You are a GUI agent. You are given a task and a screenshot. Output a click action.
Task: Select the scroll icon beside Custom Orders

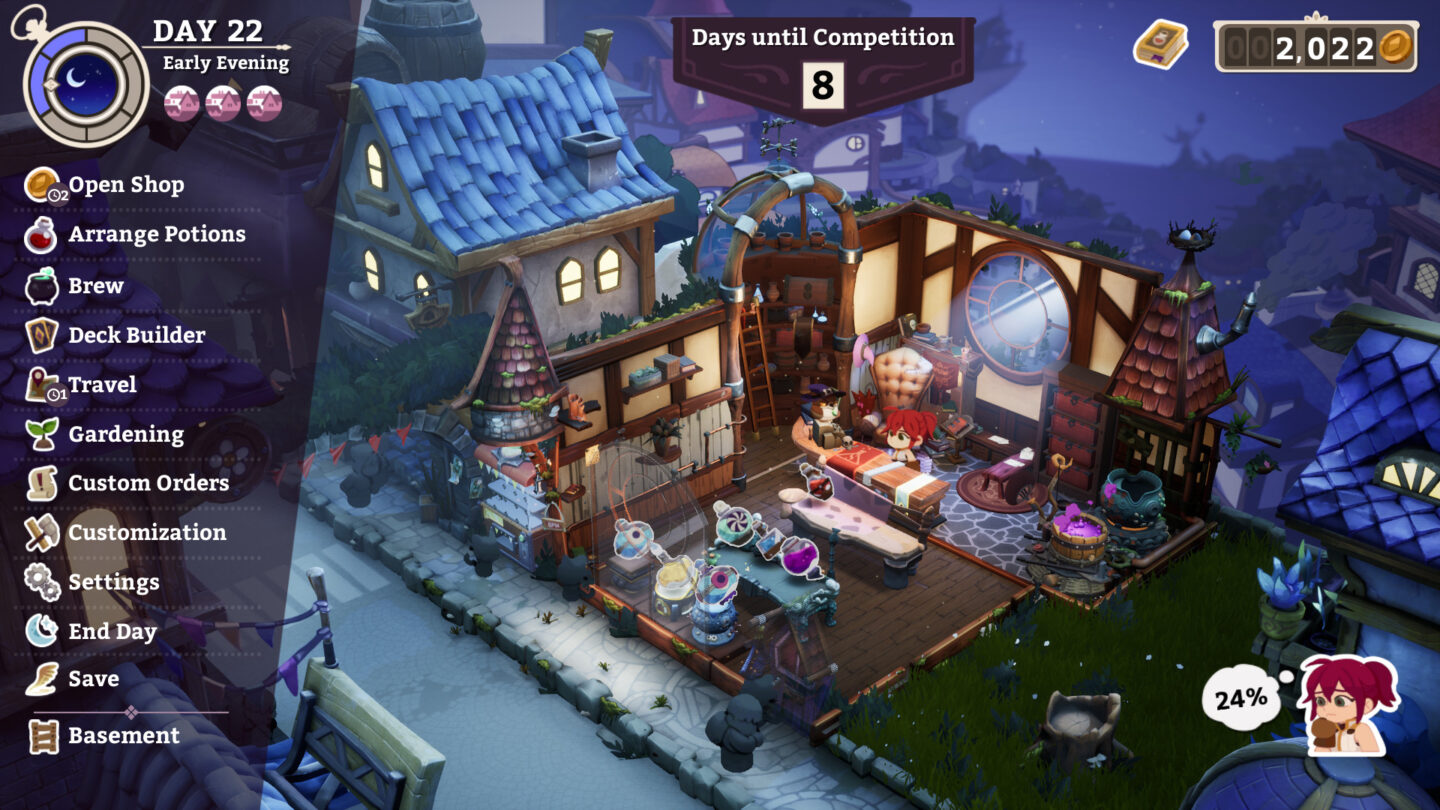point(40,482)
